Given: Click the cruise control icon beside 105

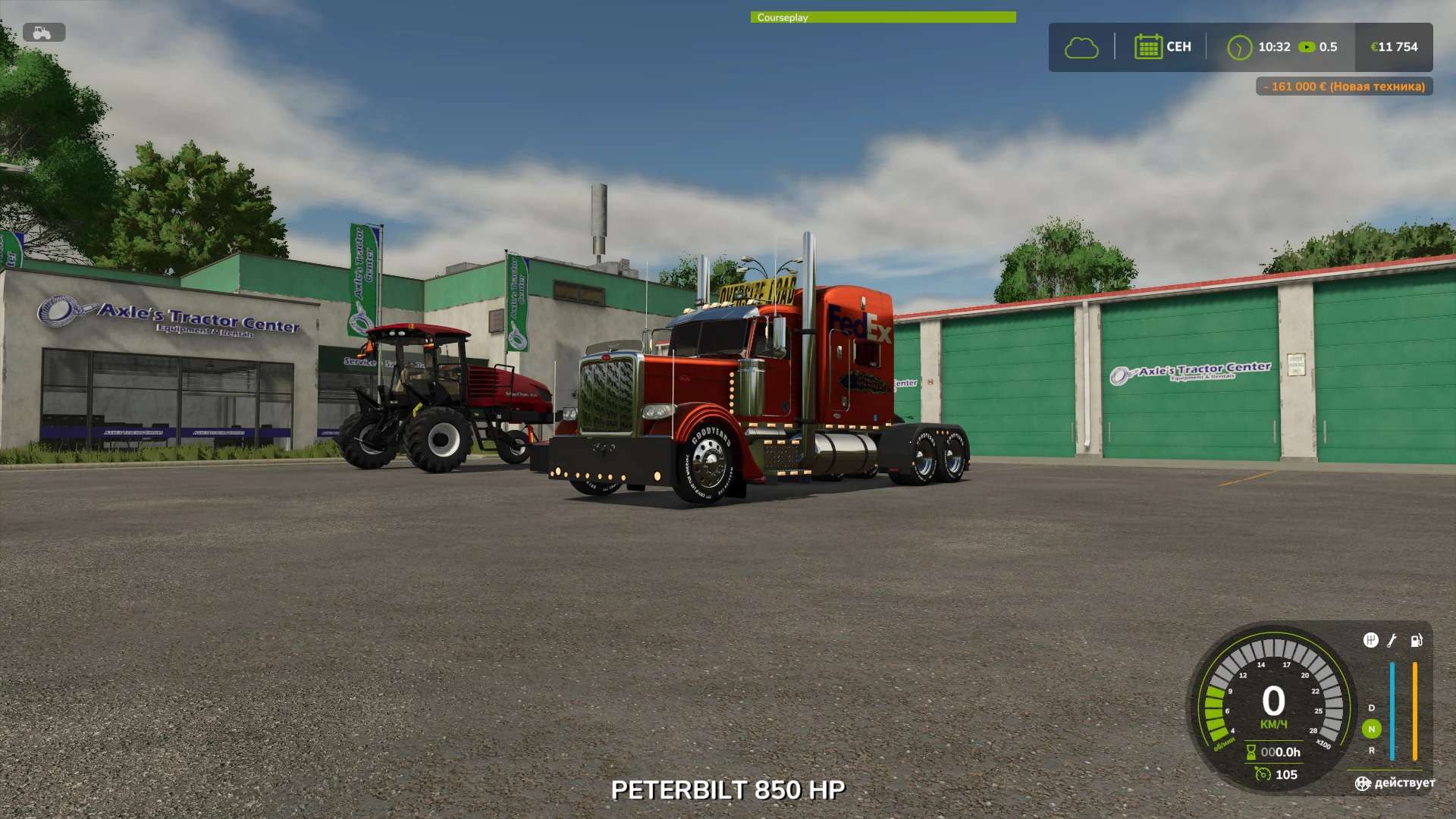Looking at the screenshot, I should (1263, 774).
